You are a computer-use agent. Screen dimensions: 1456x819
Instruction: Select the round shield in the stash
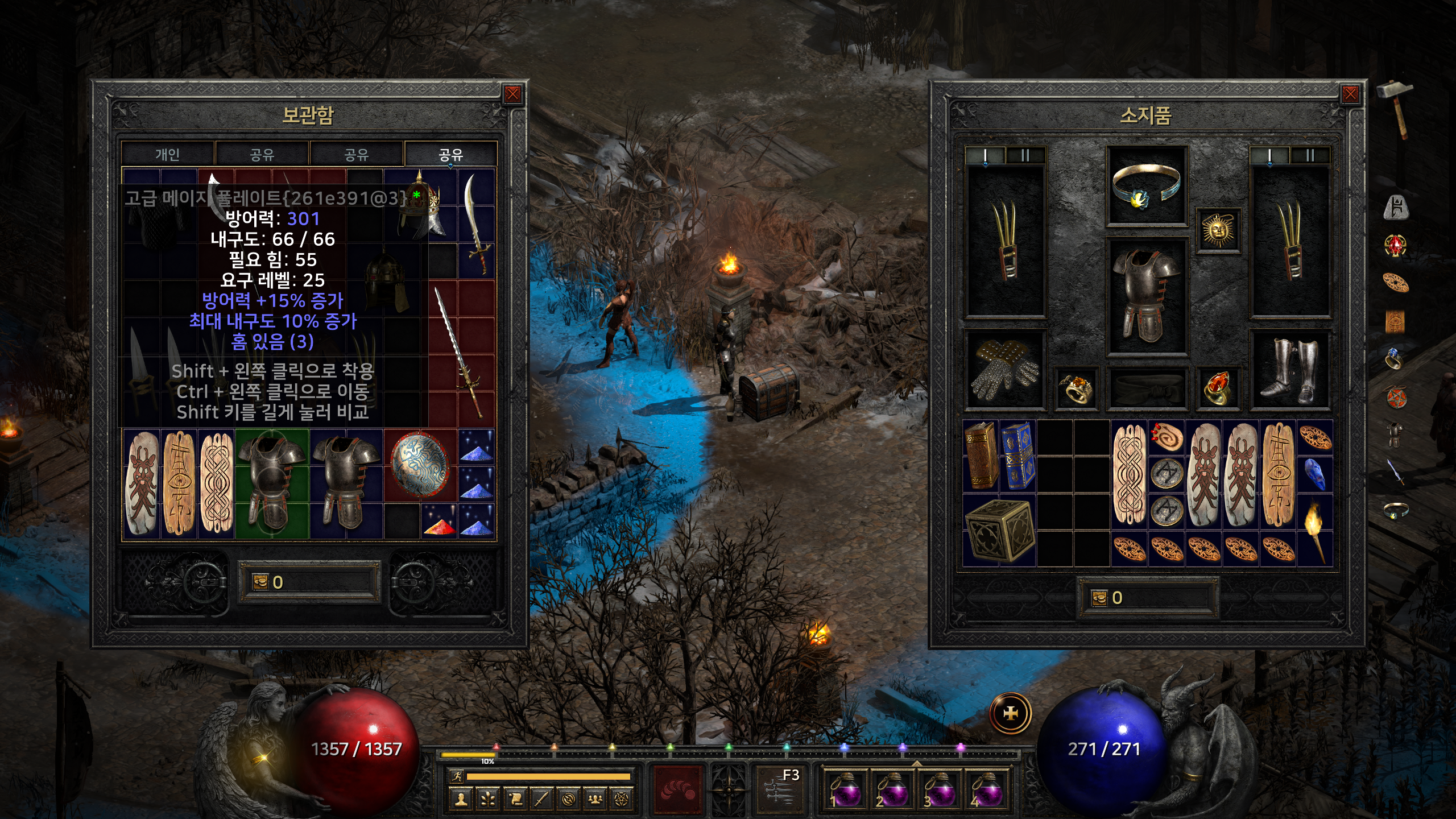420,465
